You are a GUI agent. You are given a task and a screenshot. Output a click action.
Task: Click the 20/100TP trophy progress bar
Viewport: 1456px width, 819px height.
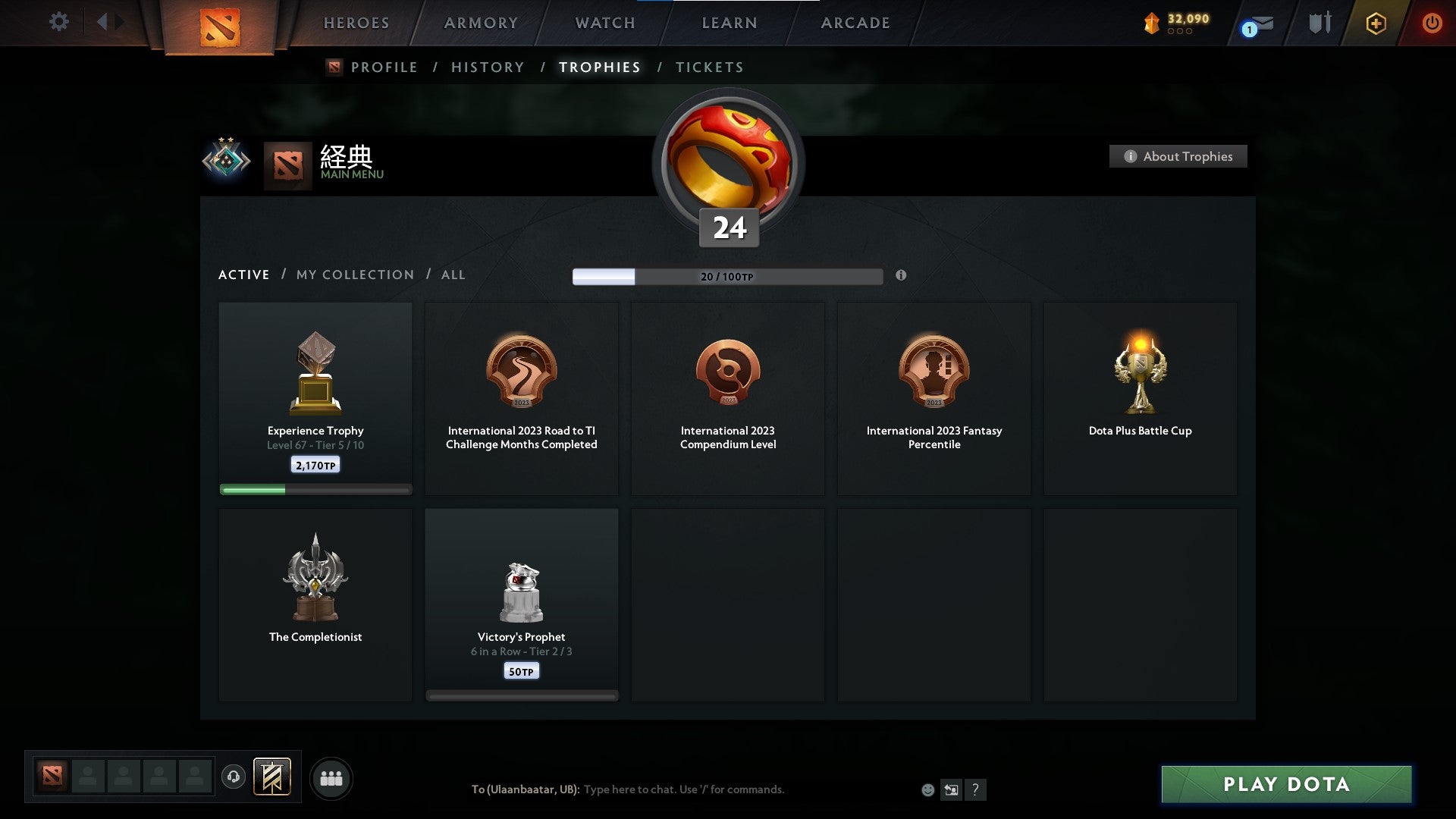[x=727, y=277]
